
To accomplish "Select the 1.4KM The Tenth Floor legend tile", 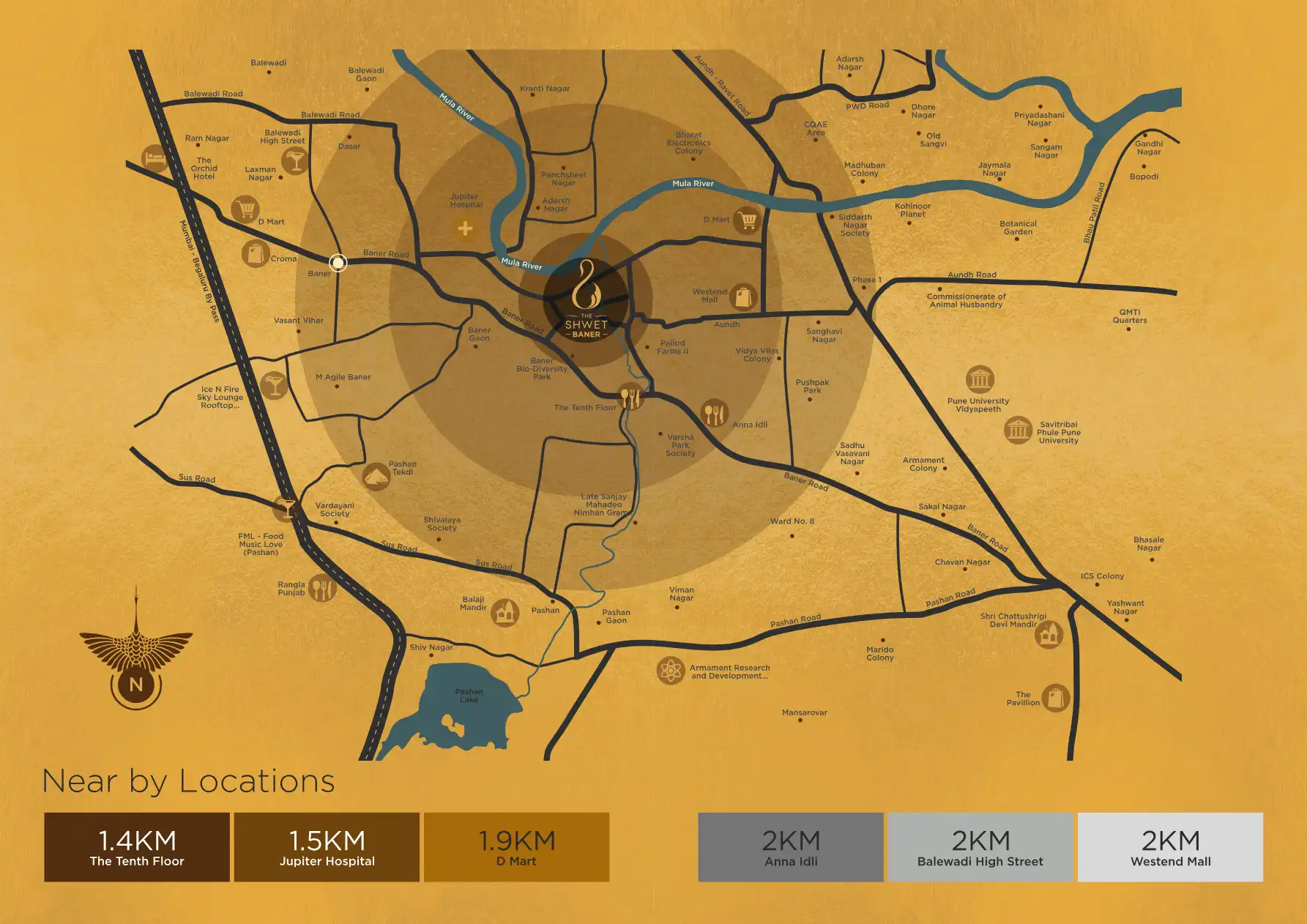I will 137,847.
